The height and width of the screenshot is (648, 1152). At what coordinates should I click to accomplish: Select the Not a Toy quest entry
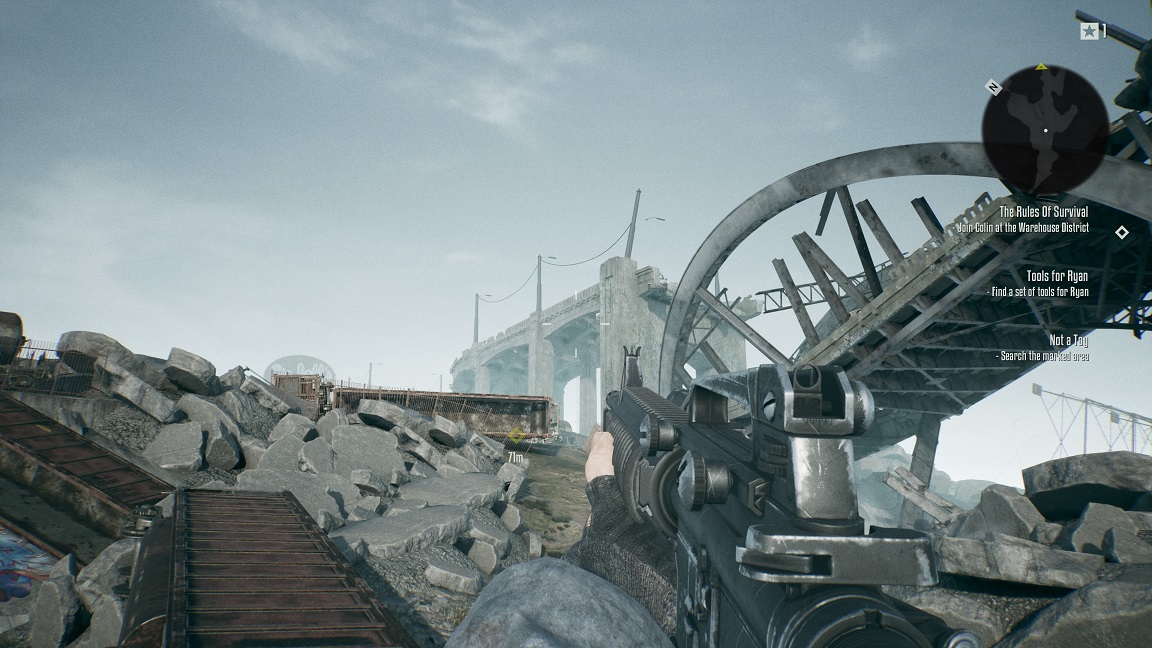click(x=1068, y=340)
